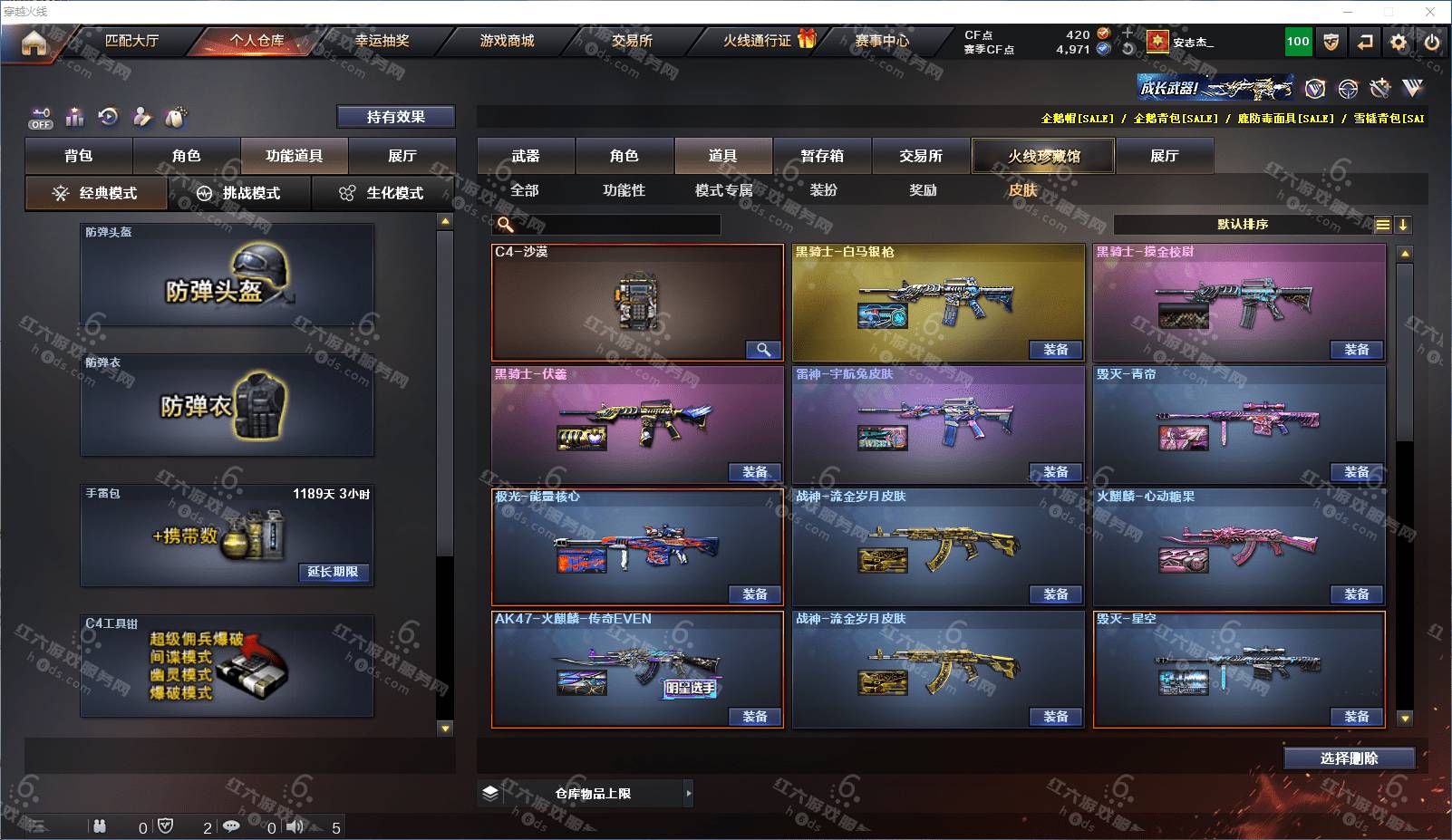Select the 生化模式 biochemical mode tab
This screenshot has width=1452, height=840.
[383, 193]
